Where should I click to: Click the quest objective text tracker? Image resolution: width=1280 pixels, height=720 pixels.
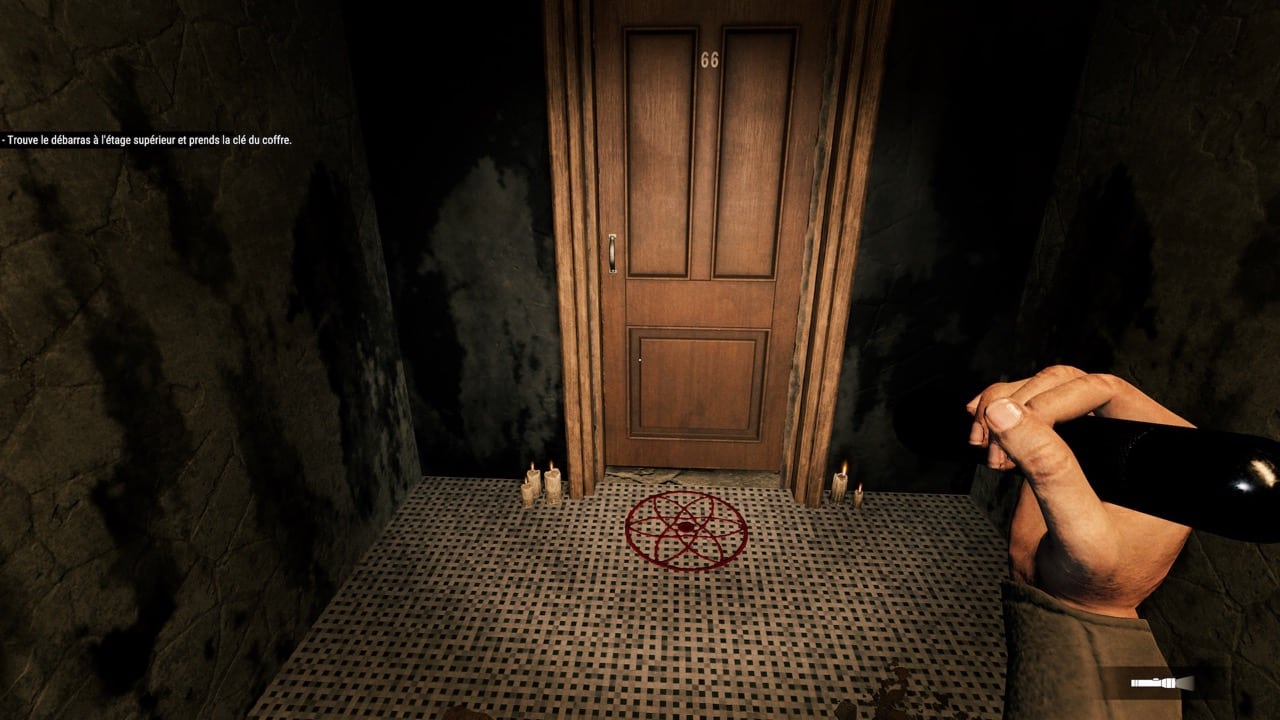147,141
